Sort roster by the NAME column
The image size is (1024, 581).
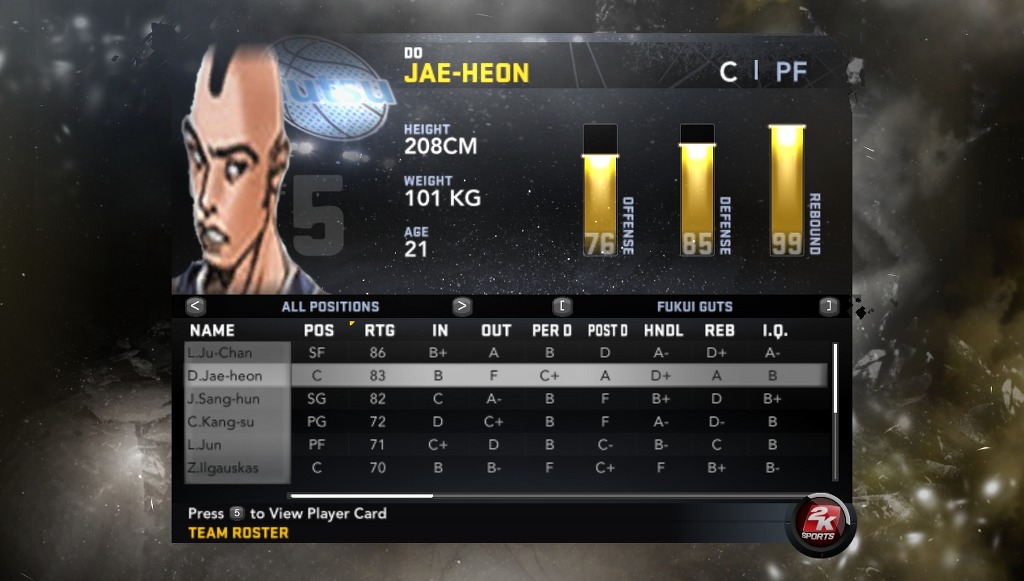[x=212, y=330]
